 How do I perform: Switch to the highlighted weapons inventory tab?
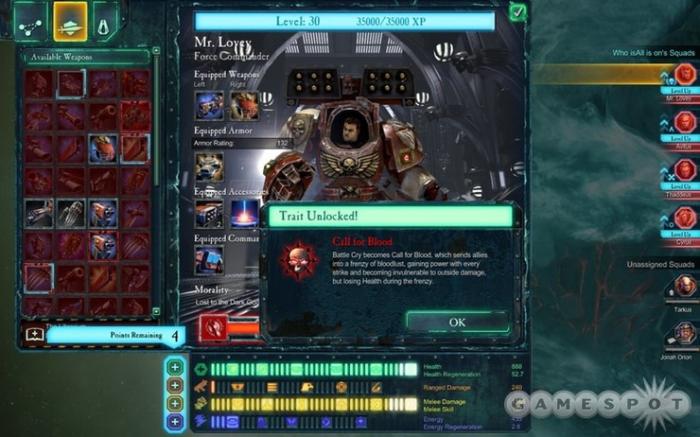click(69, 20)
